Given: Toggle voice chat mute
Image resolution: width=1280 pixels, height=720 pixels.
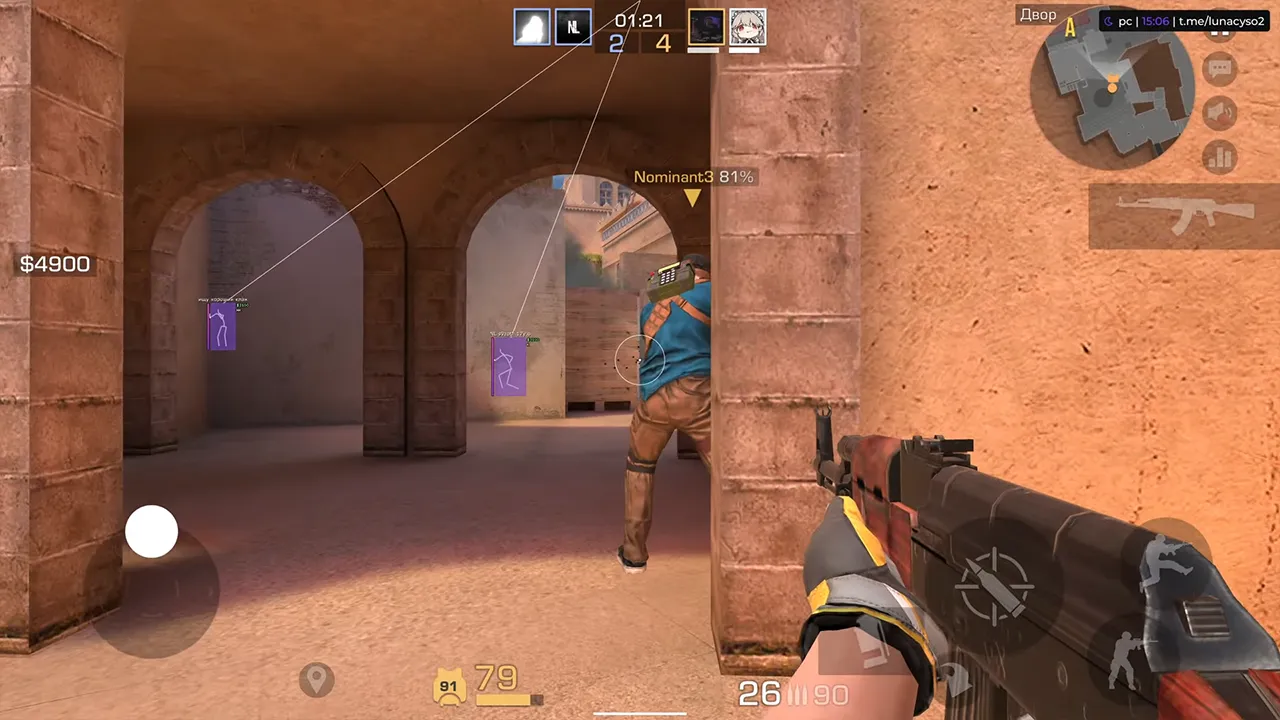Looking at the screenshot, I should coord(1219,112).
